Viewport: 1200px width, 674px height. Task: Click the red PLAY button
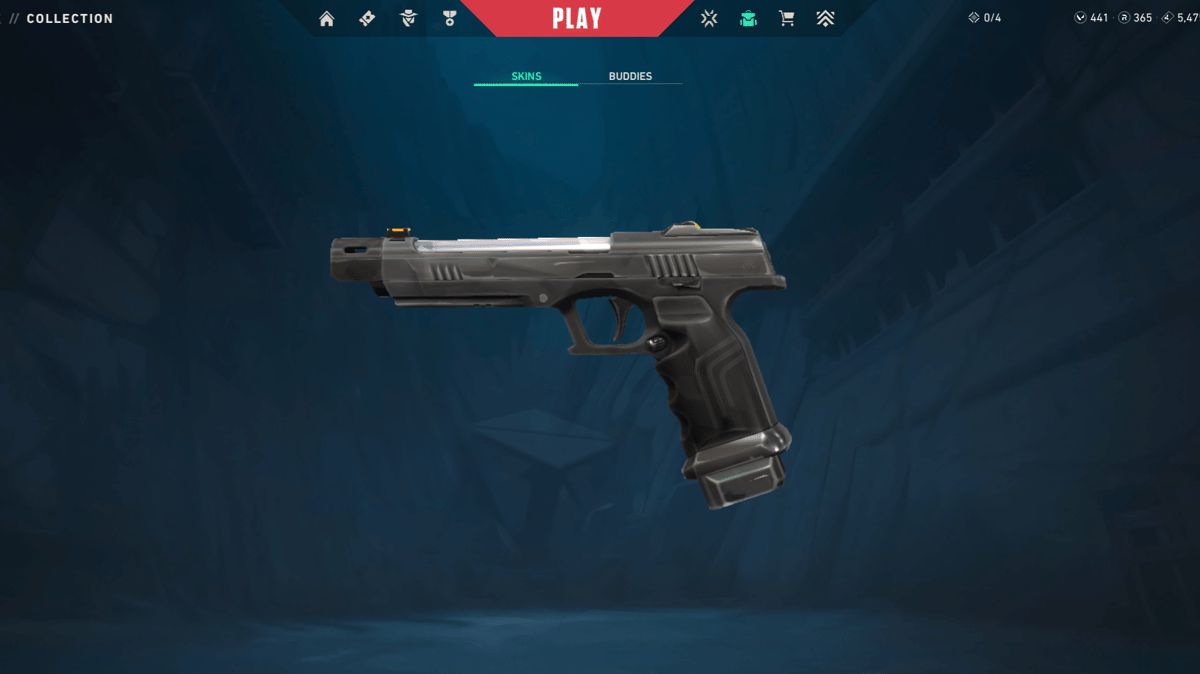[x=577, y=18]
